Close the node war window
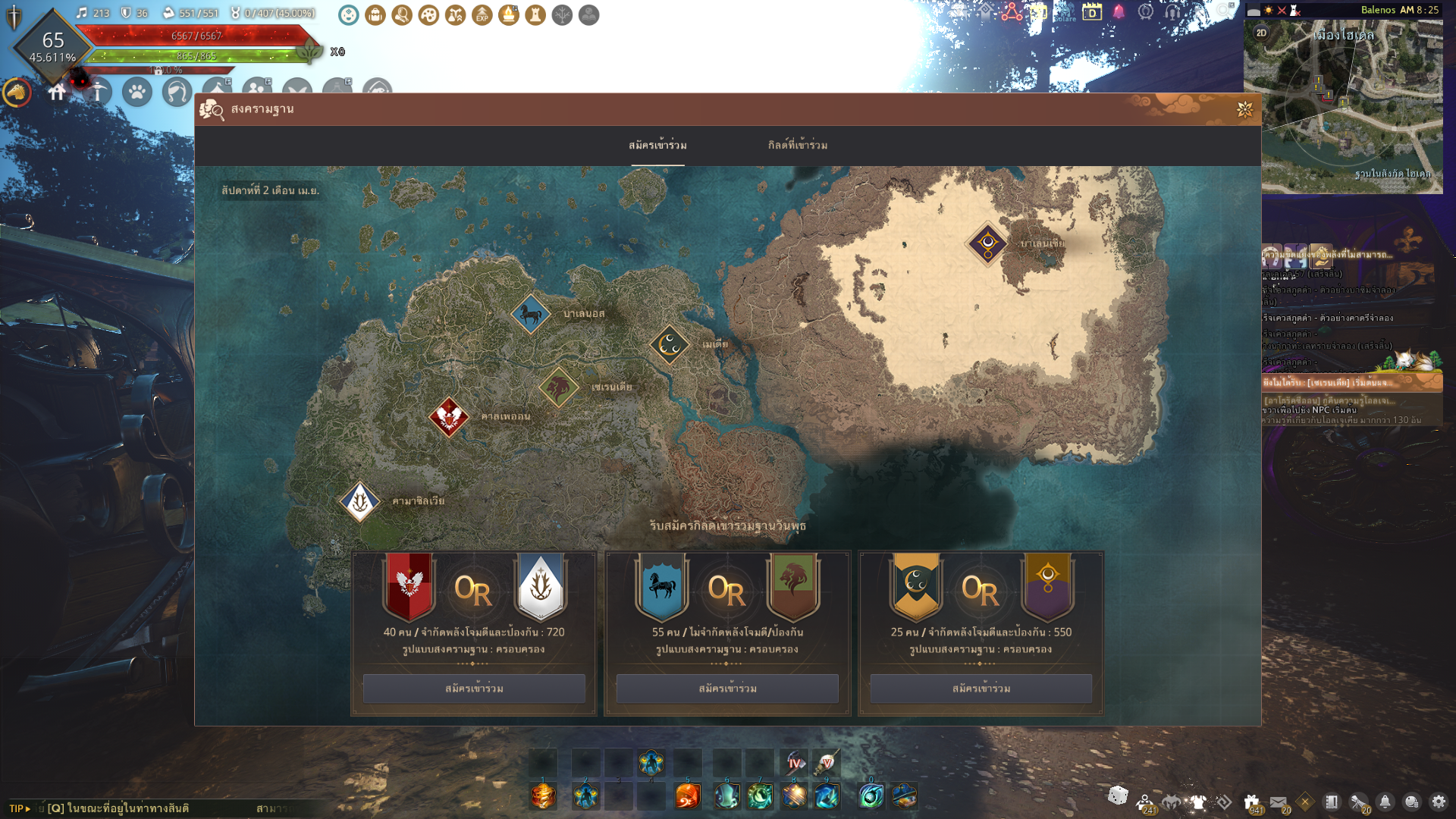The height and width of the screenshot is (819, 1456). tap(1244, 110)
